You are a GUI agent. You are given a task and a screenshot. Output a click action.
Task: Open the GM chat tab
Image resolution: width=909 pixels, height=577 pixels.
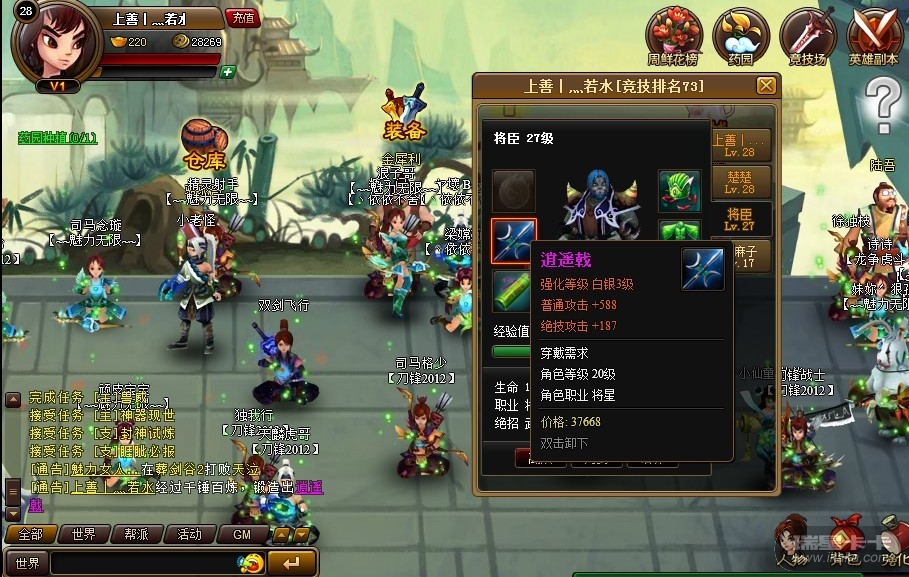242,534
